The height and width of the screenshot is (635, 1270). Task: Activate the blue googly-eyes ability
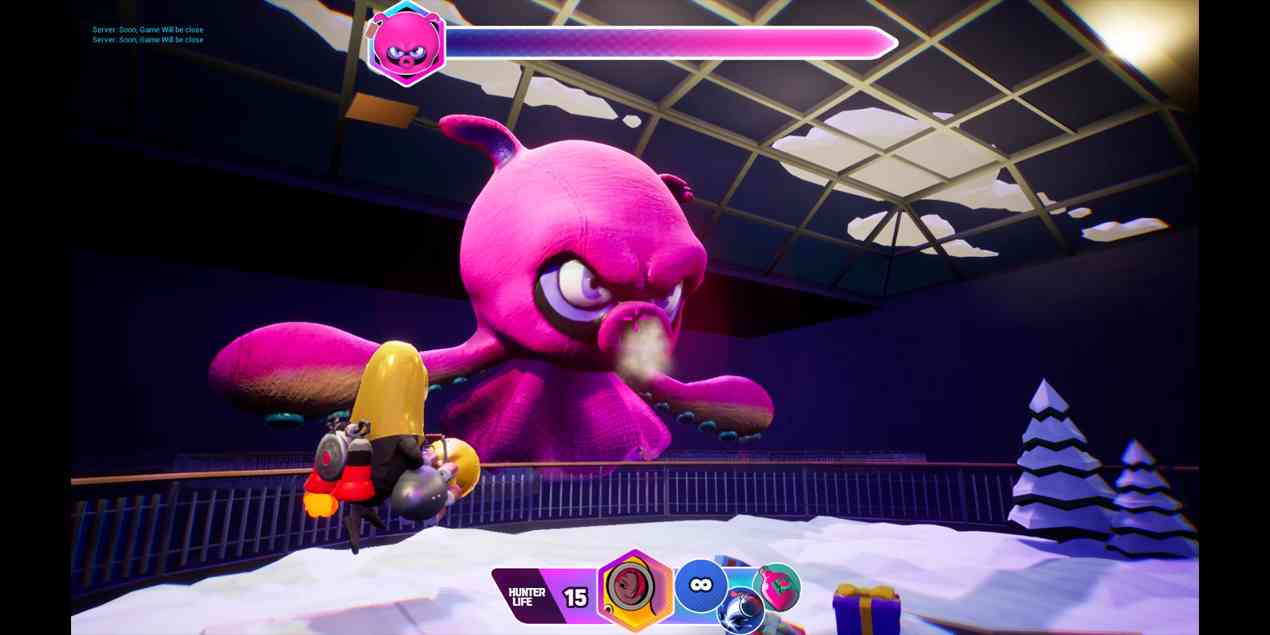[700, 586]
